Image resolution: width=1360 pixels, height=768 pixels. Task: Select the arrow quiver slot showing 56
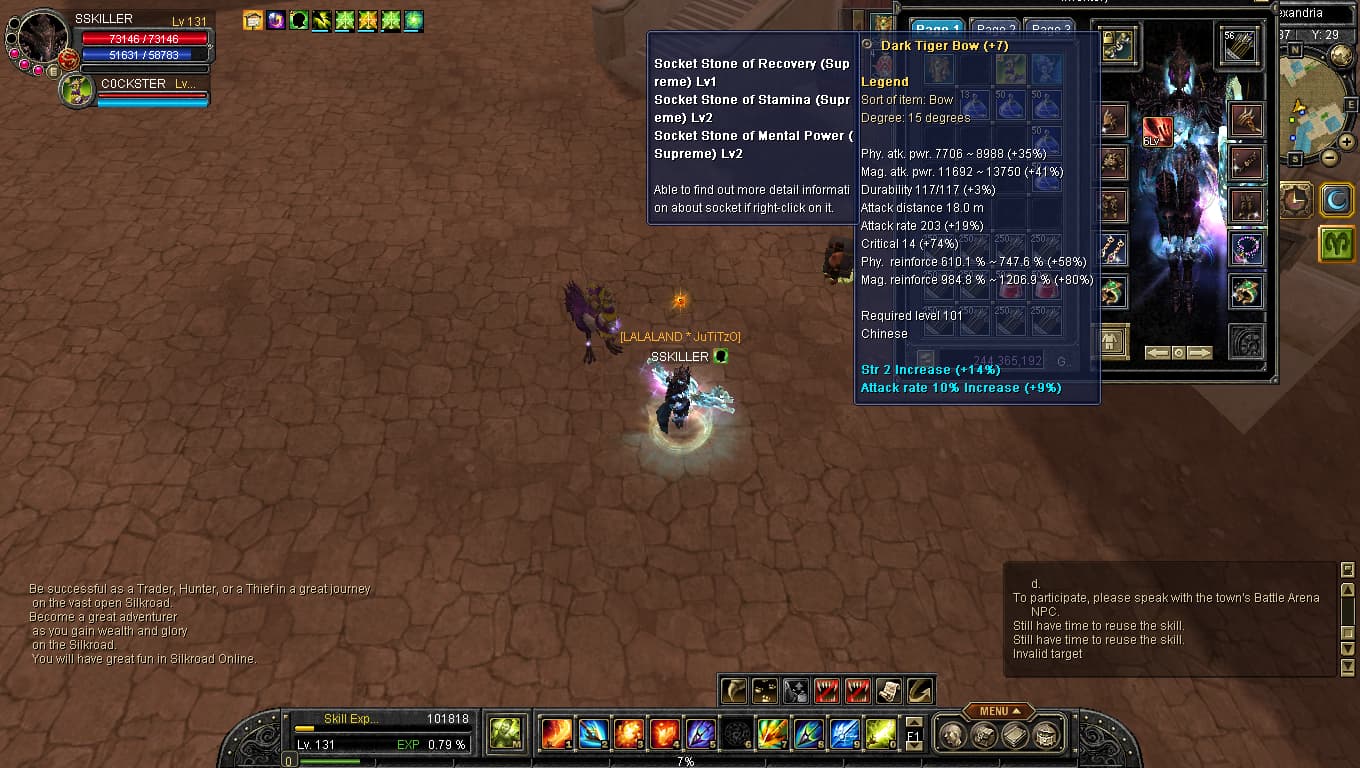(1240, 46)
